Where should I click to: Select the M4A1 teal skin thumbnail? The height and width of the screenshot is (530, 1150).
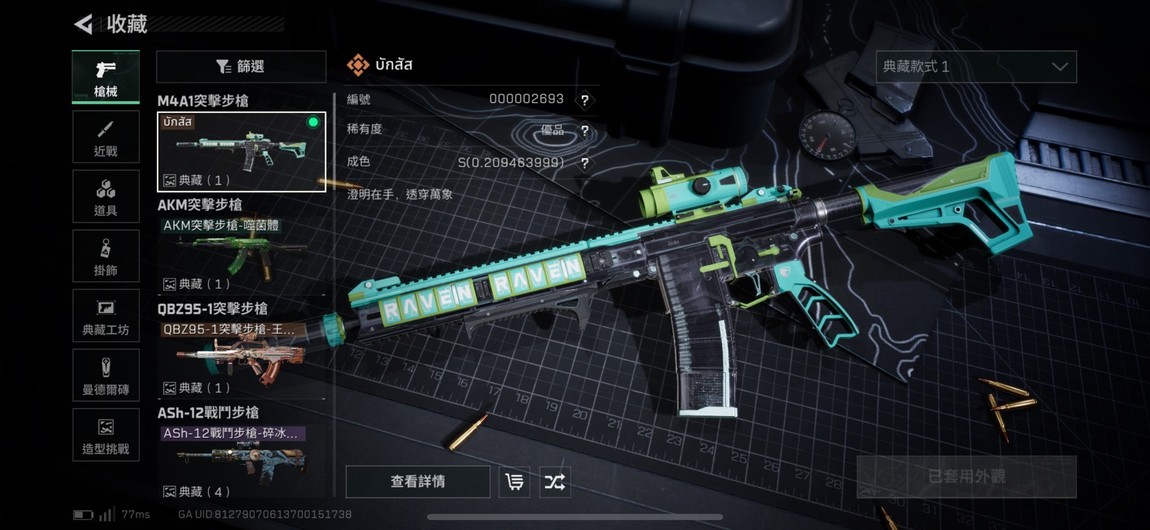[x=241, y=151]
